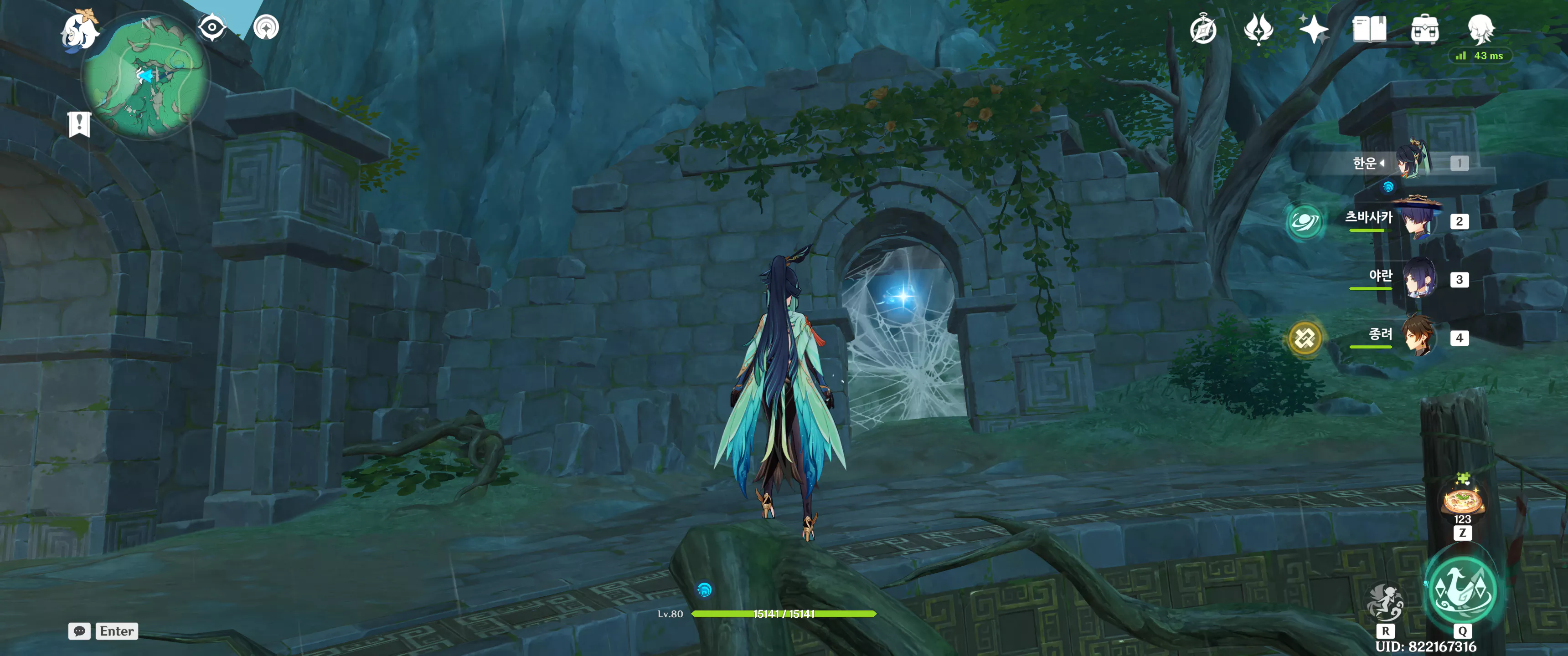
Task: Open the Adventurer Handbook book icon
Action: 1369,29
